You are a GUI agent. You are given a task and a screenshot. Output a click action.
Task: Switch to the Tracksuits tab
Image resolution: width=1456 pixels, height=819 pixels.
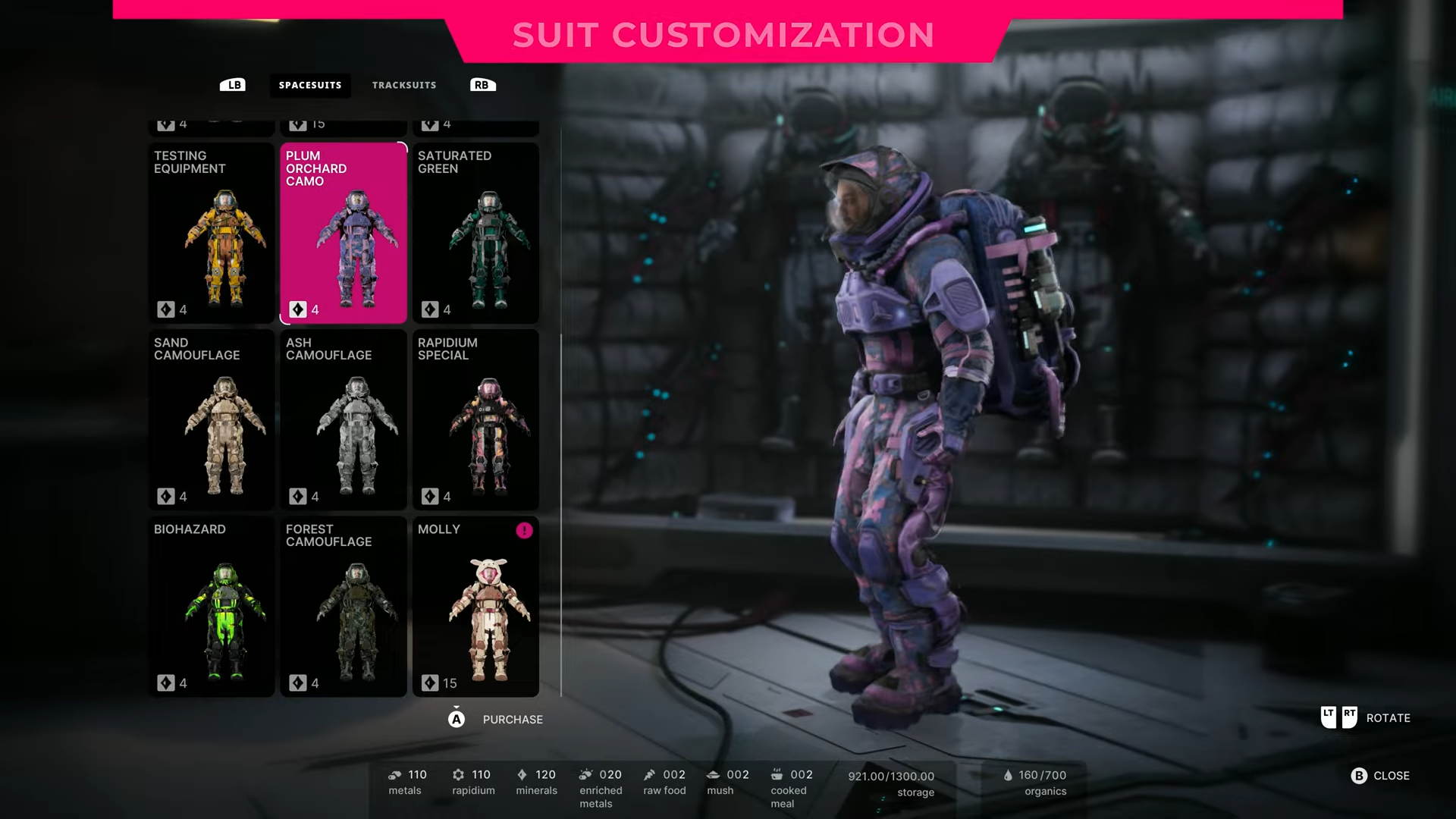pos(403,85)
